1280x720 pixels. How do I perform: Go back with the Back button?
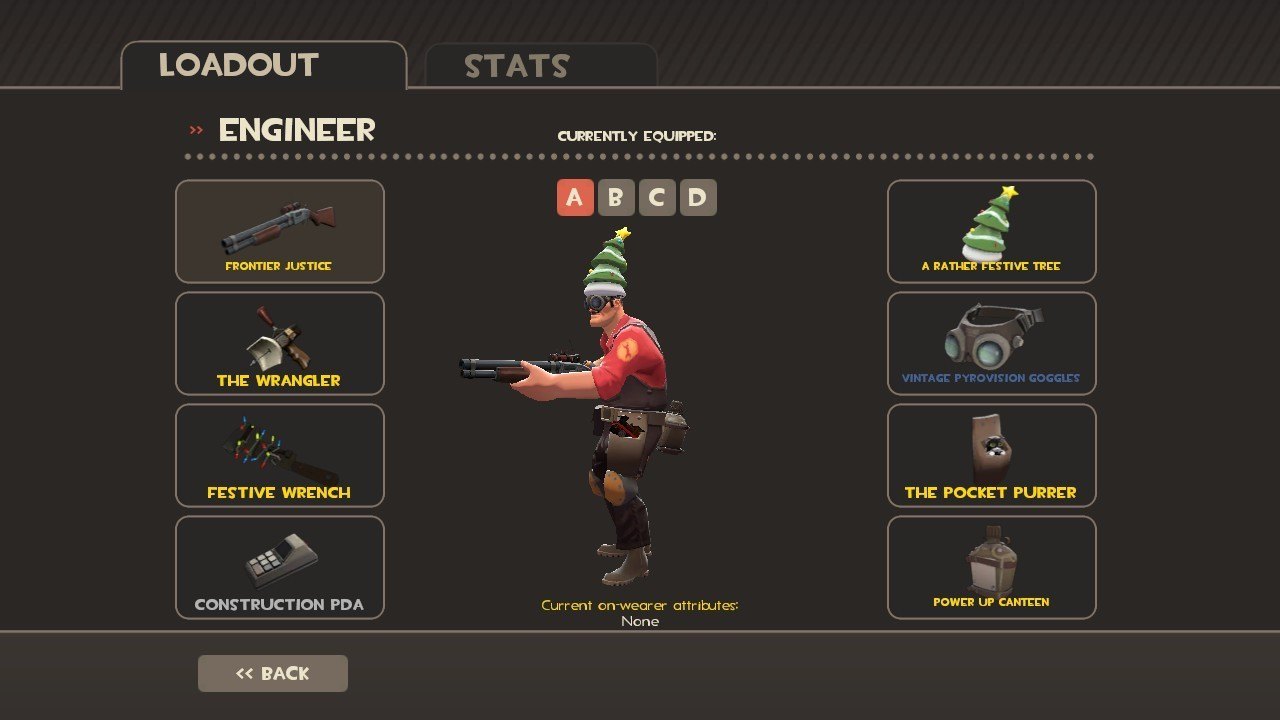click(273, 674)
